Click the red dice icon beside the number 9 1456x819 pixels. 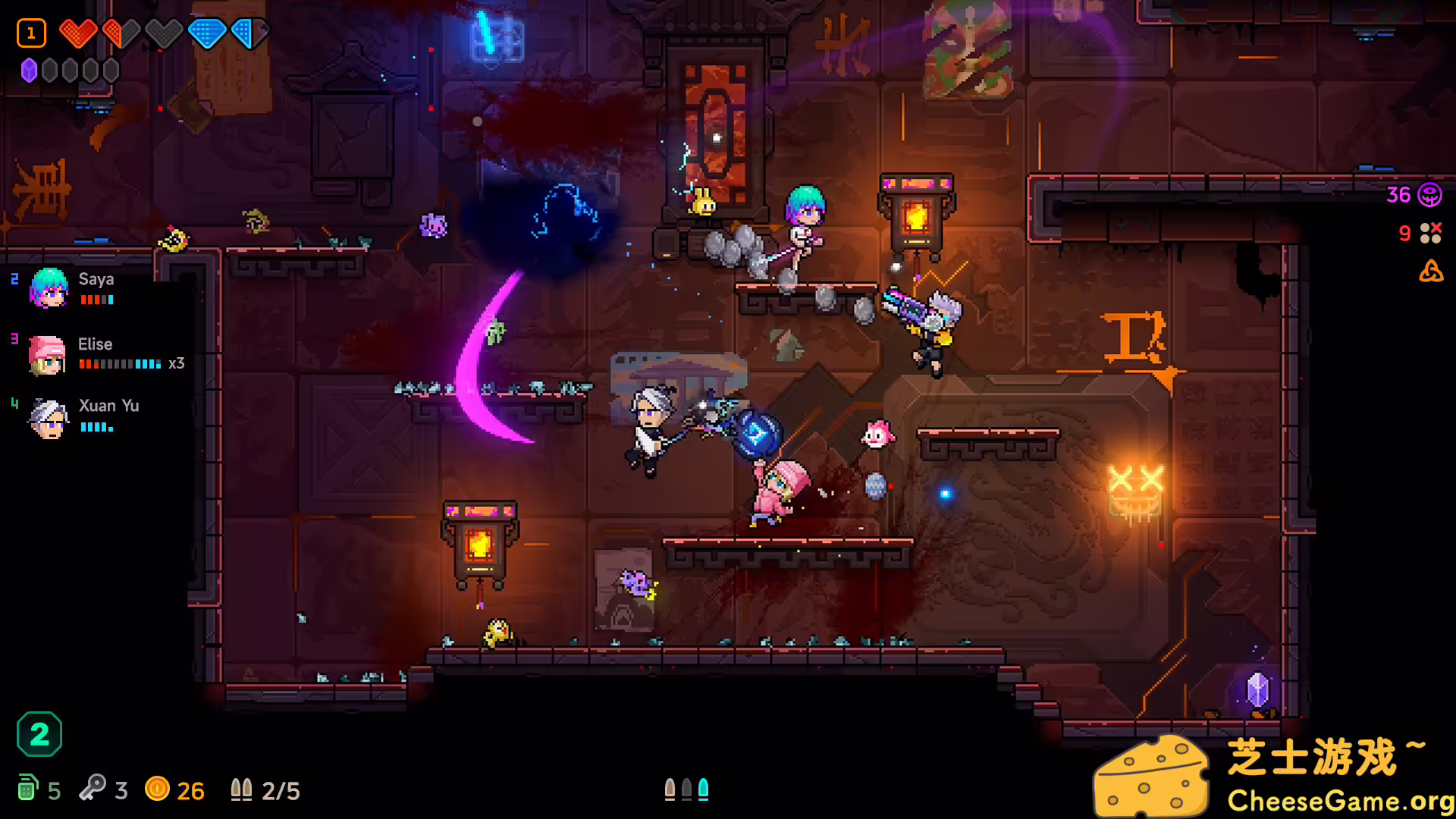(x=1432, y=234)
